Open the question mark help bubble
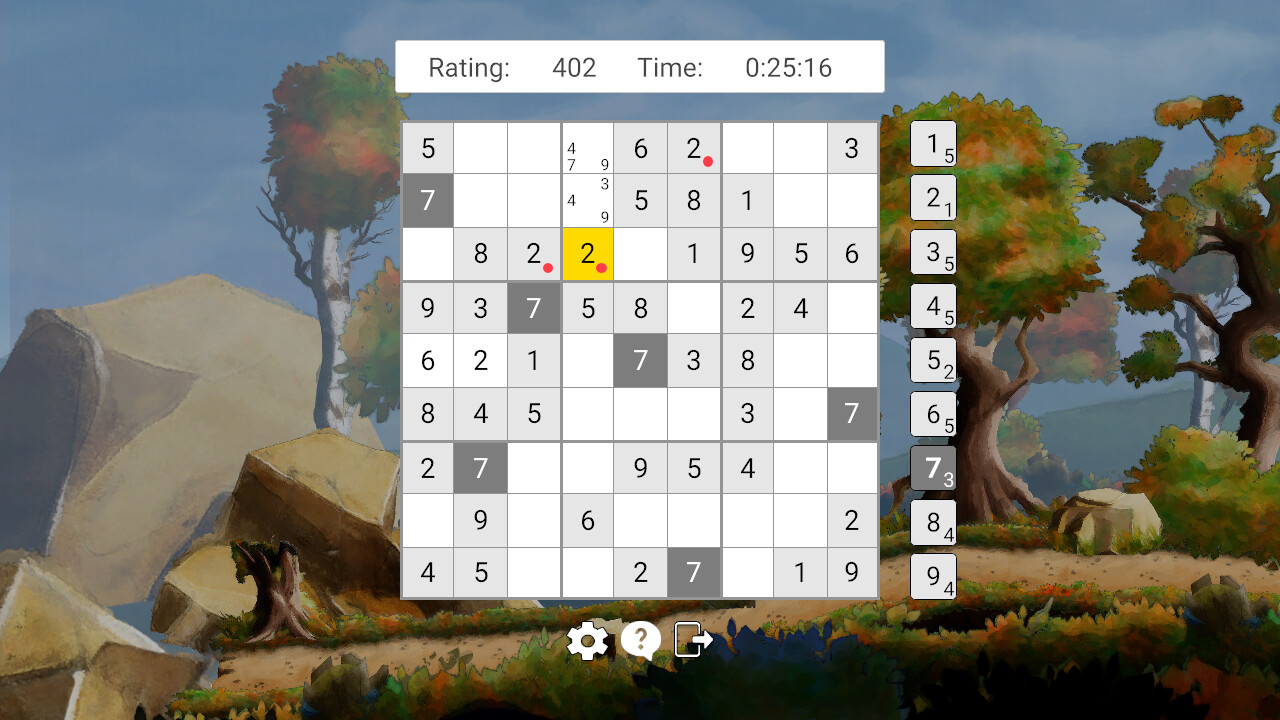 tap(640, 640)
